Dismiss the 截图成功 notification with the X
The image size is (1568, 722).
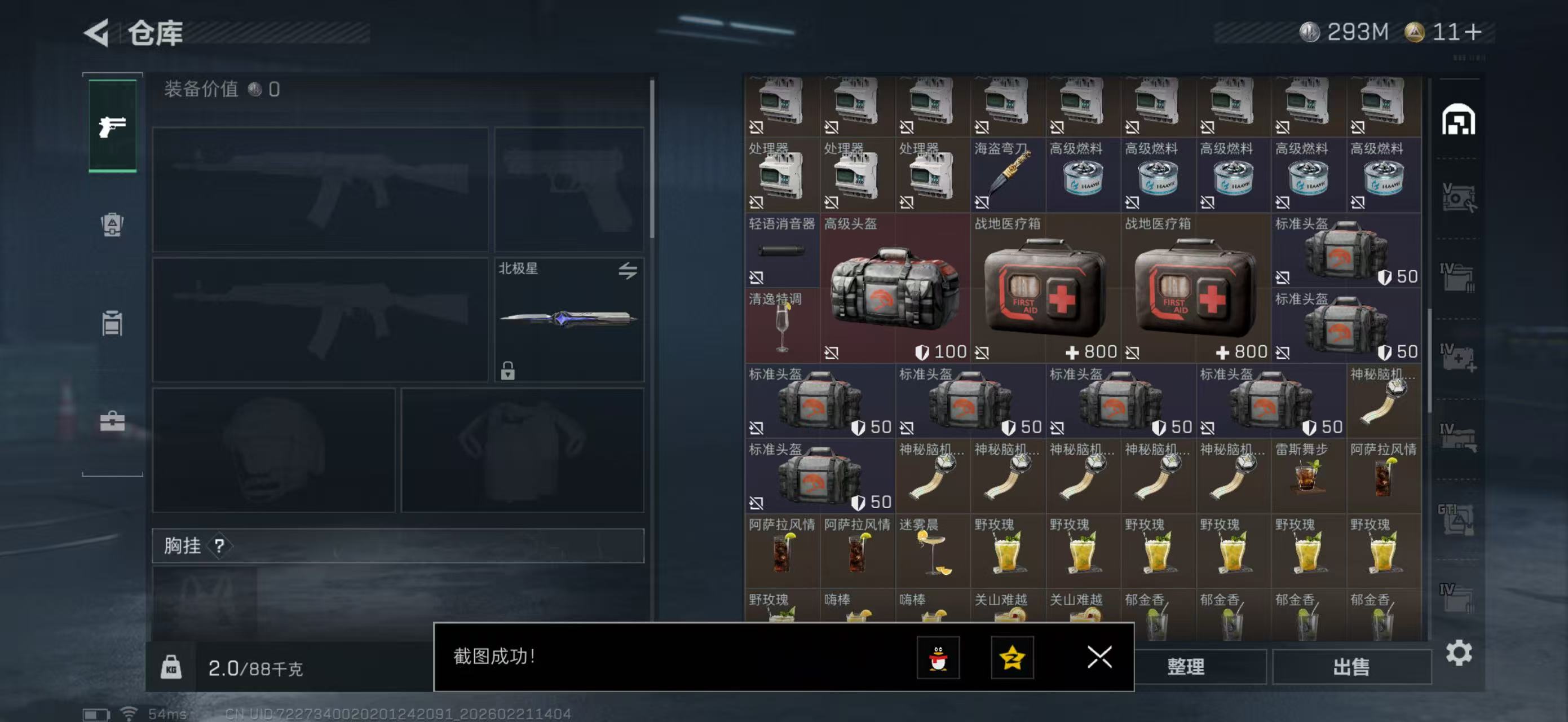(x=1099, y=658)
